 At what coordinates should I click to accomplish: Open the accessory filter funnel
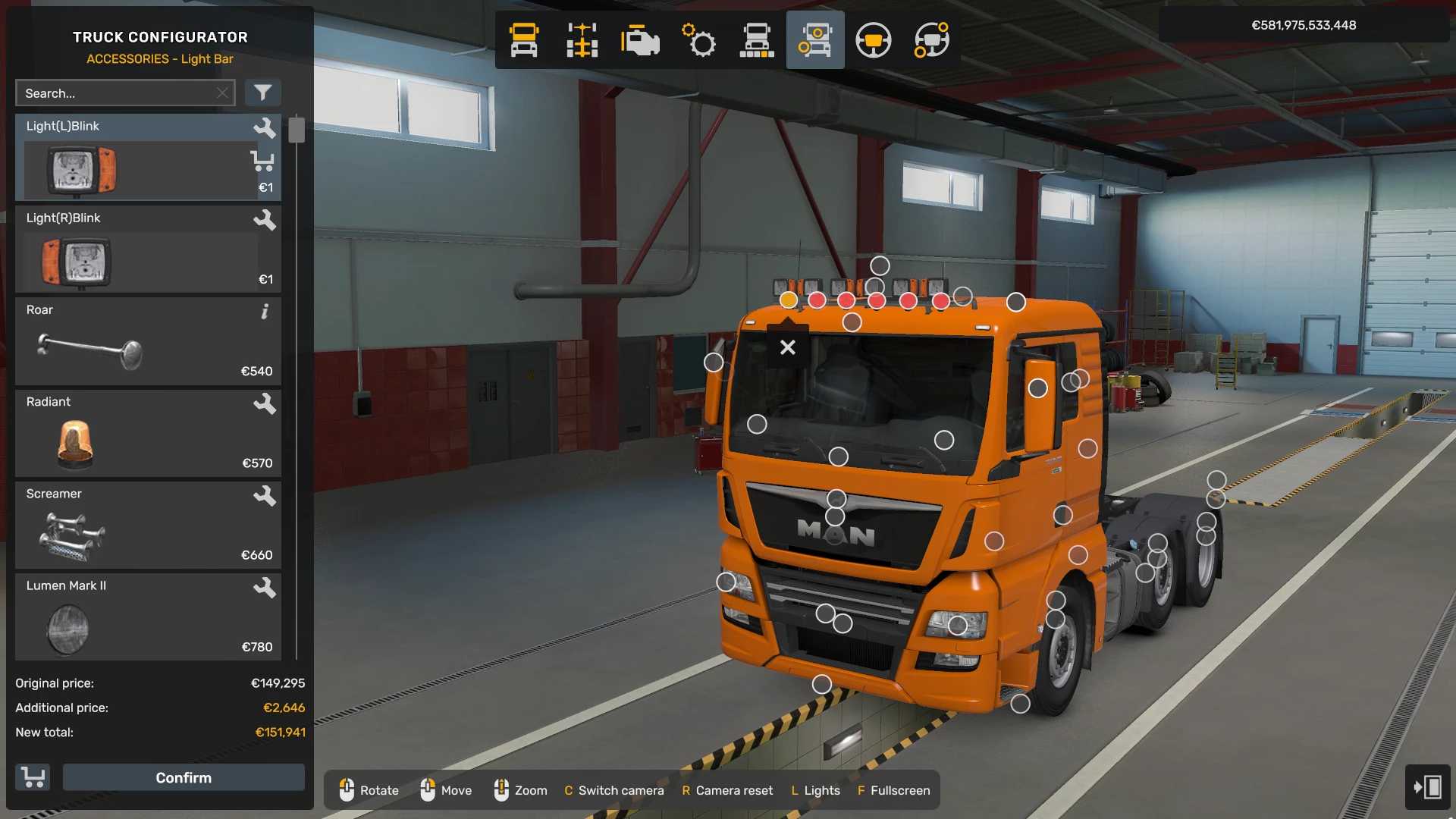[262, 93]
